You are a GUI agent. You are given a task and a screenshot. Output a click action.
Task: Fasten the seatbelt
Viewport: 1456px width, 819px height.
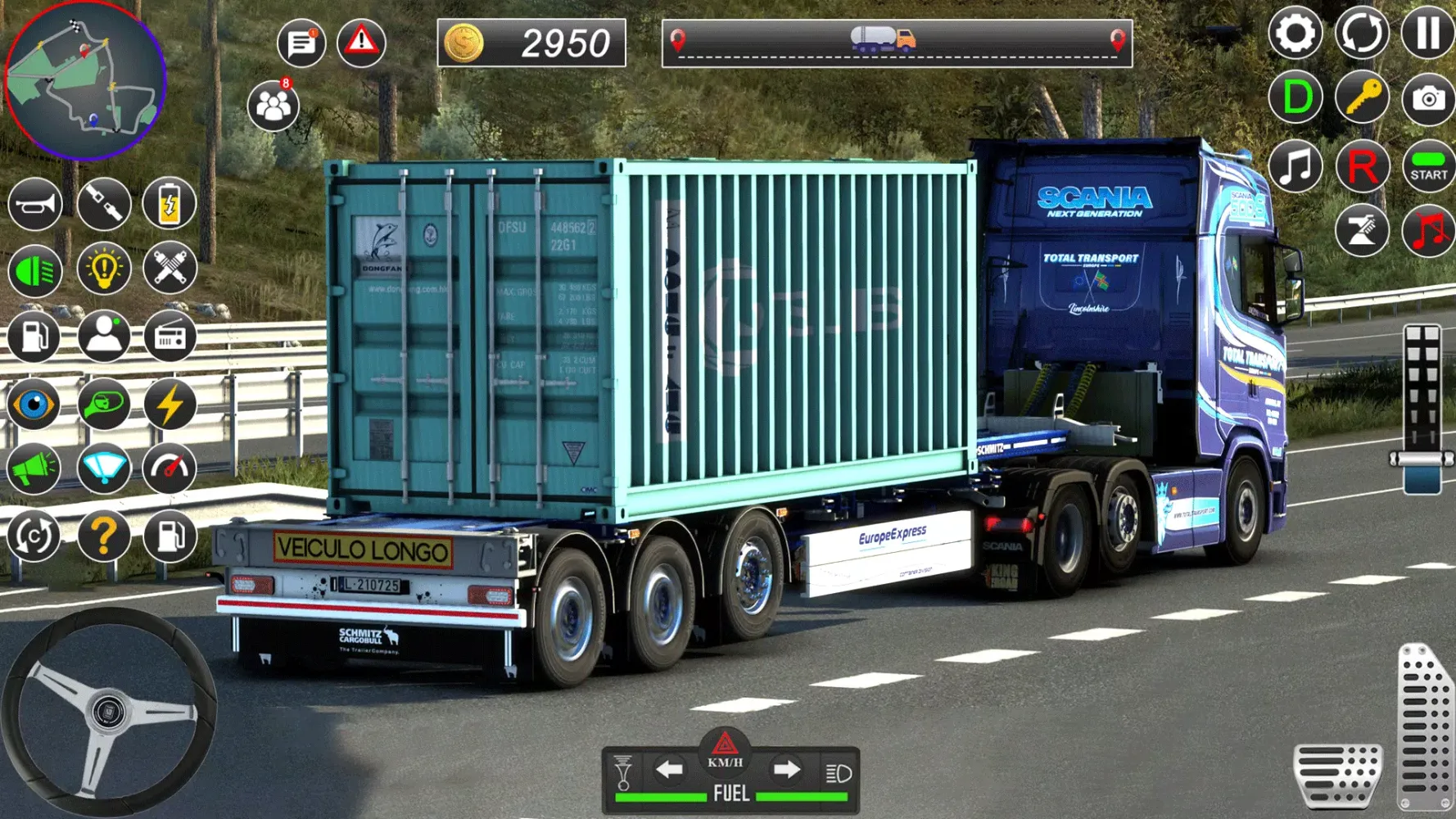pyautogui.click(x=102, y=203)
